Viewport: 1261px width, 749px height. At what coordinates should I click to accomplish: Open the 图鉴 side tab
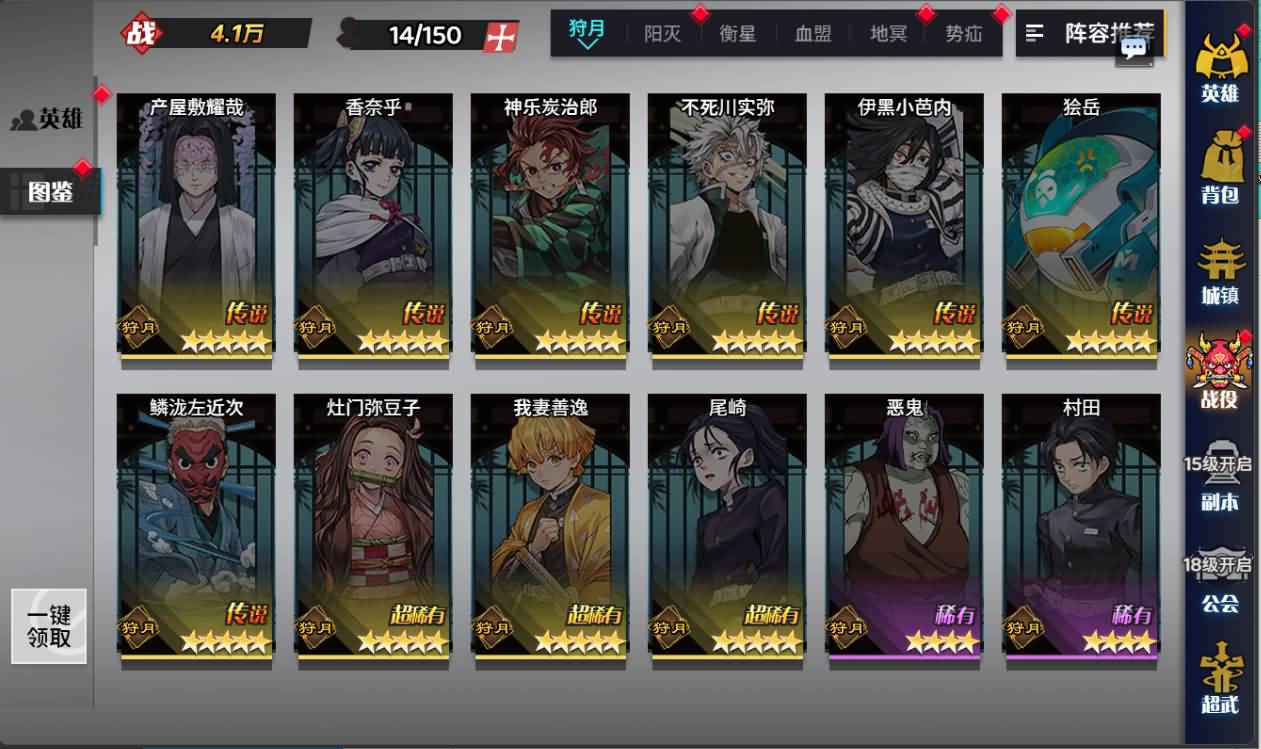point(50,191)
